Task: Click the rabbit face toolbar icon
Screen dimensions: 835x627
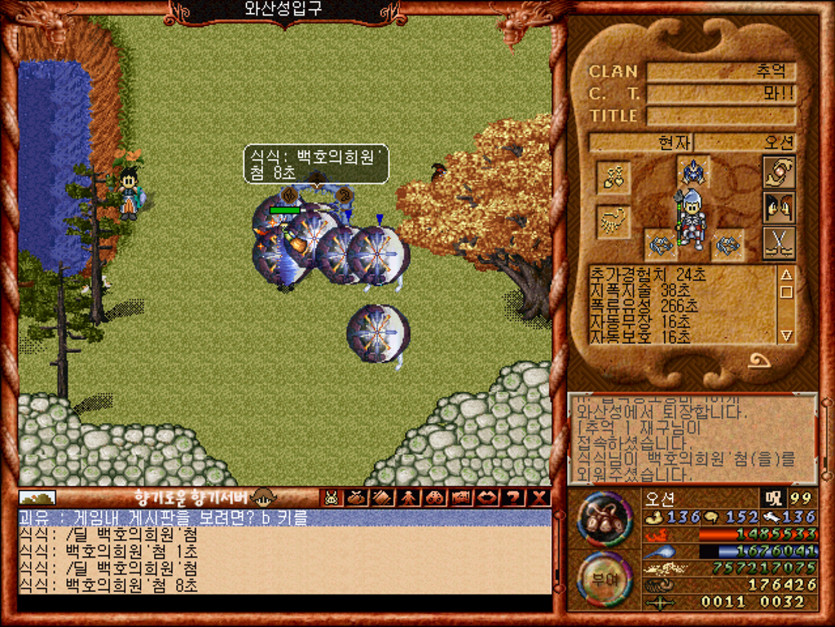Action: pyautogui.click(x=330, y=497)
